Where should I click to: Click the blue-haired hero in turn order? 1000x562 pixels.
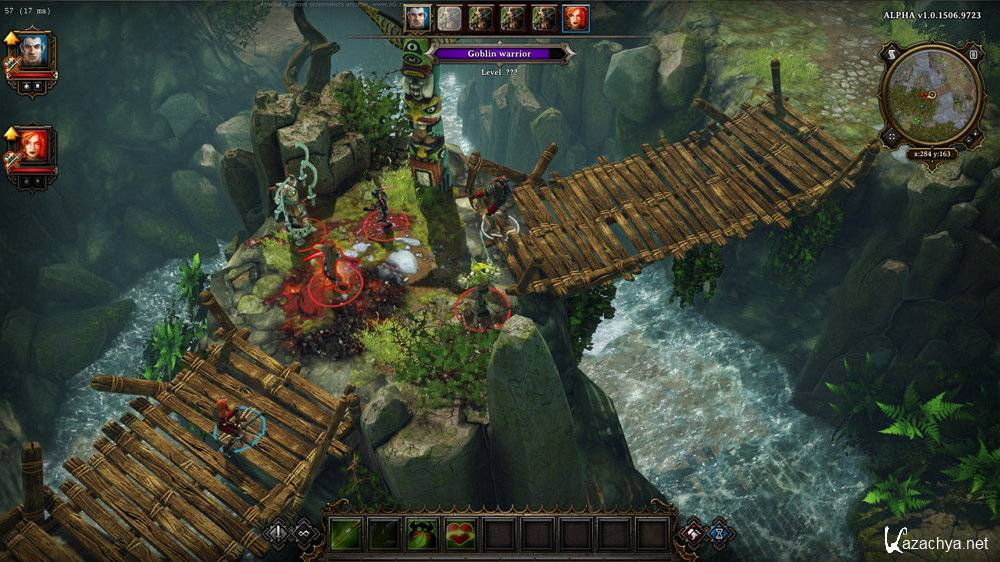[x=418, y=18]
